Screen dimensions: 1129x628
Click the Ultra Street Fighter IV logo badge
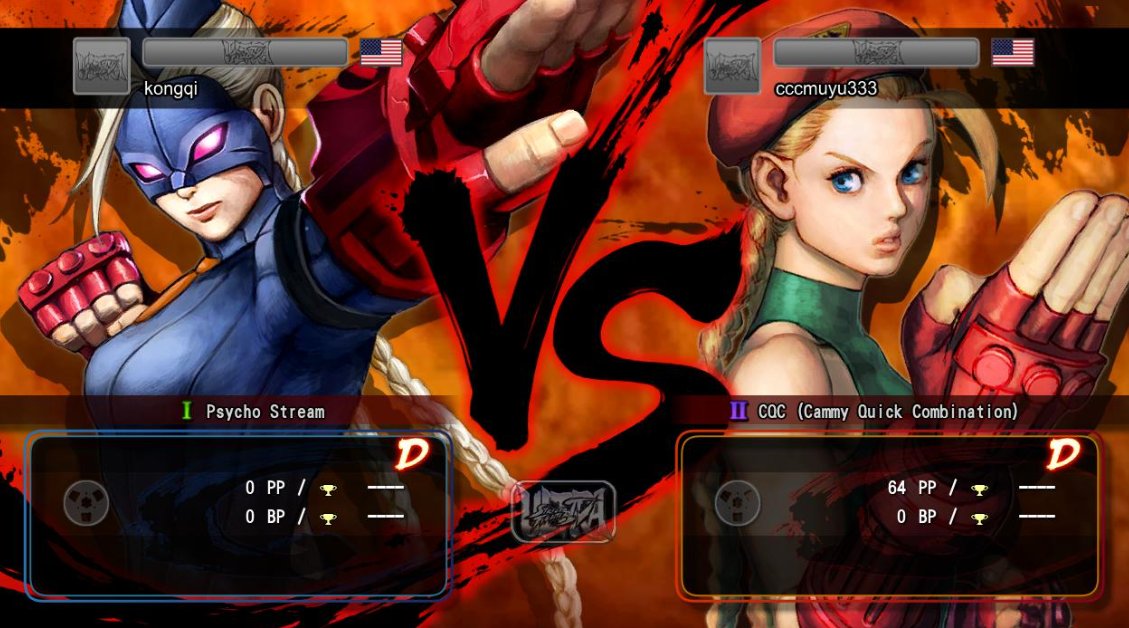point(563,511)
